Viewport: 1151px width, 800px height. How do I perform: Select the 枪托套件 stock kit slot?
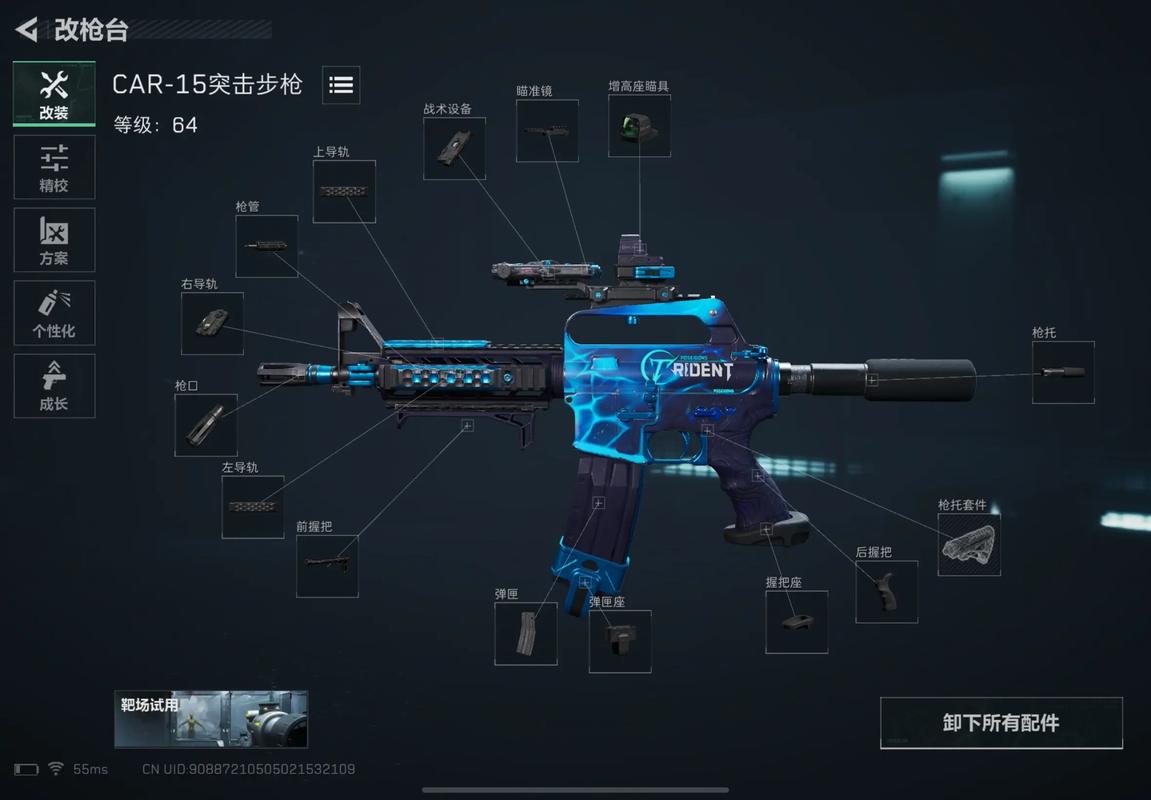point(969,545)
